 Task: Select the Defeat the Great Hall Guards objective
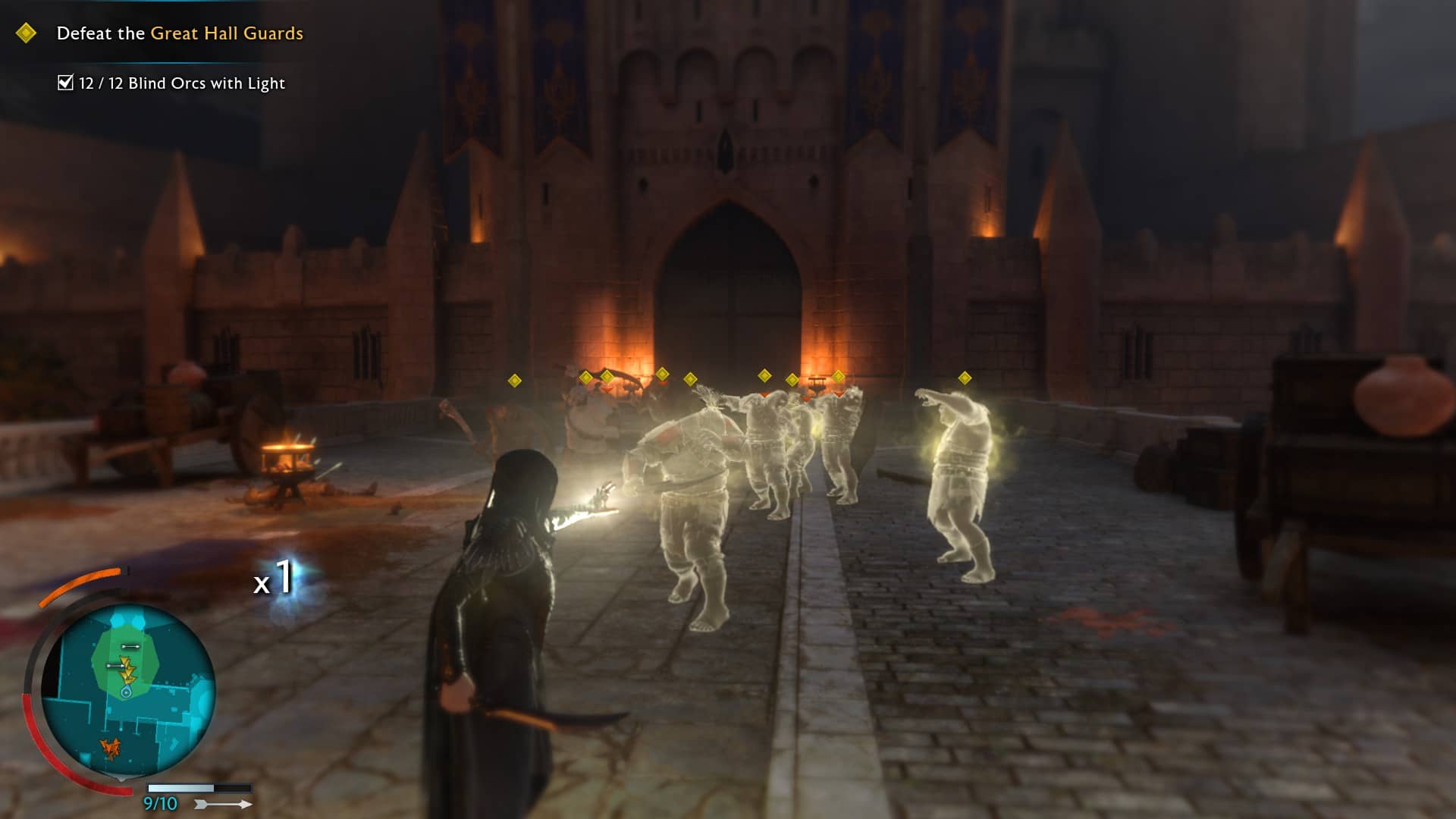point(180,33)
